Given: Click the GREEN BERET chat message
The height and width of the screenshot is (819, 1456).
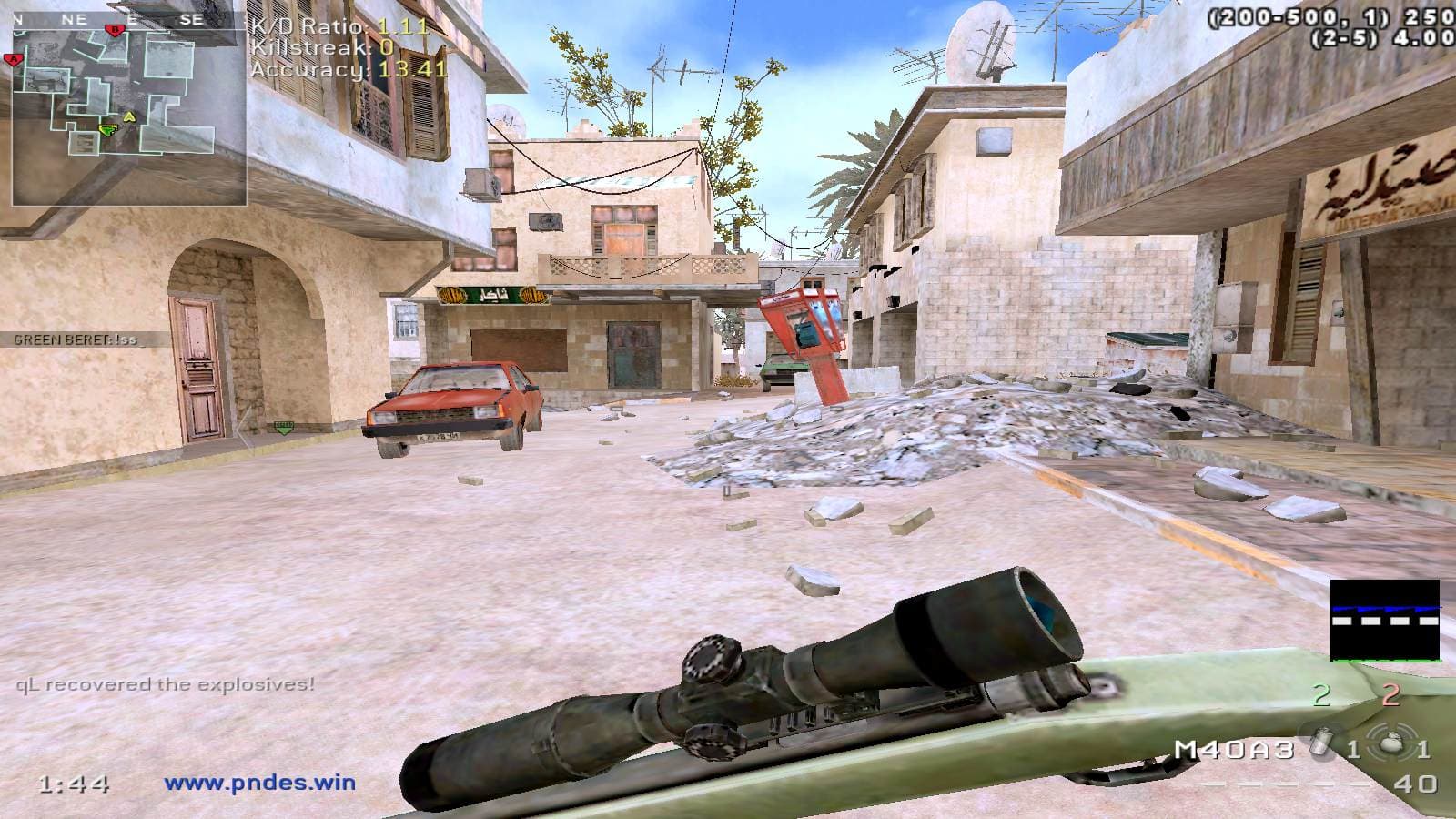Looking at the screenshot, I should [76, 339].
